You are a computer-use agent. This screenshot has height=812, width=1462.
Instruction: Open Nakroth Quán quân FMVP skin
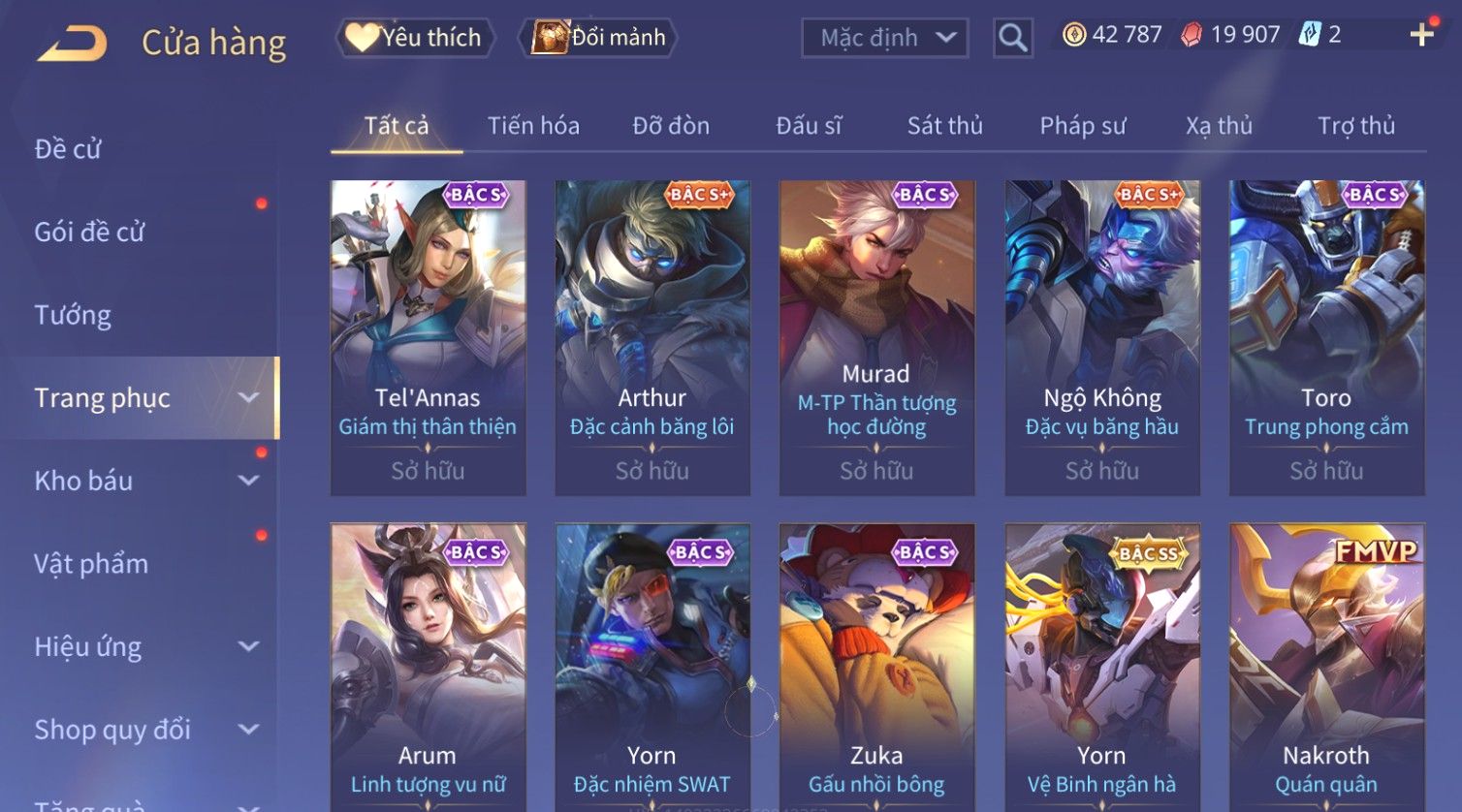[1326, 669]
